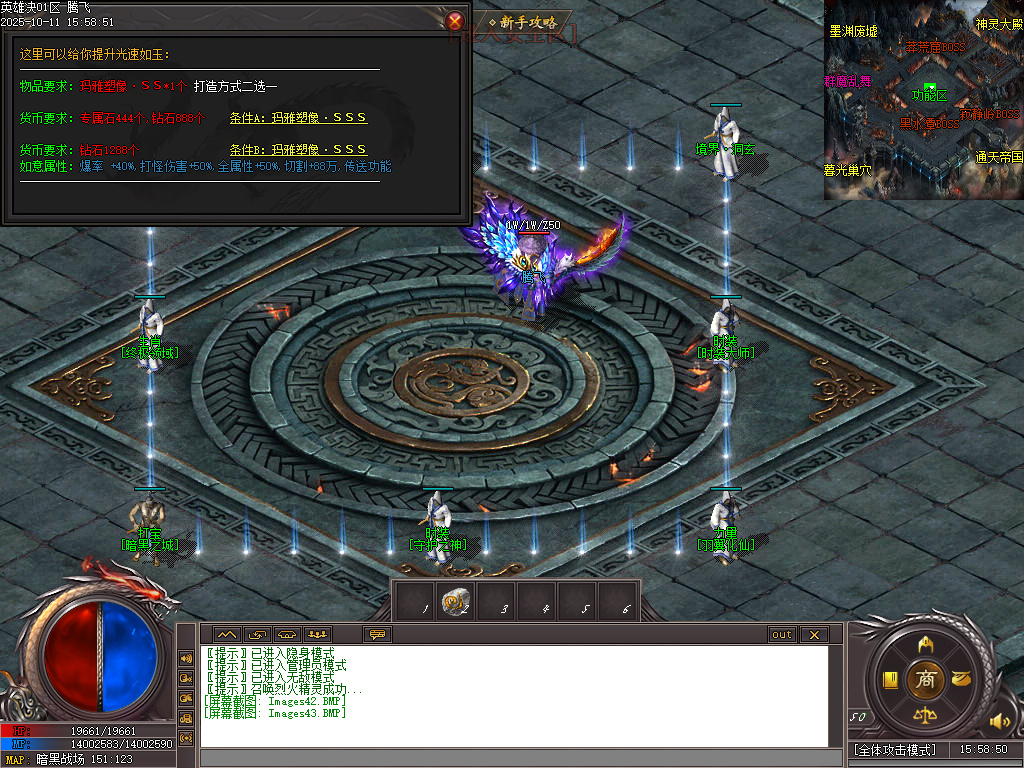The image size is (1024, 768).
Task: Open the balance scales trade icon
Action: pos(926,717)
